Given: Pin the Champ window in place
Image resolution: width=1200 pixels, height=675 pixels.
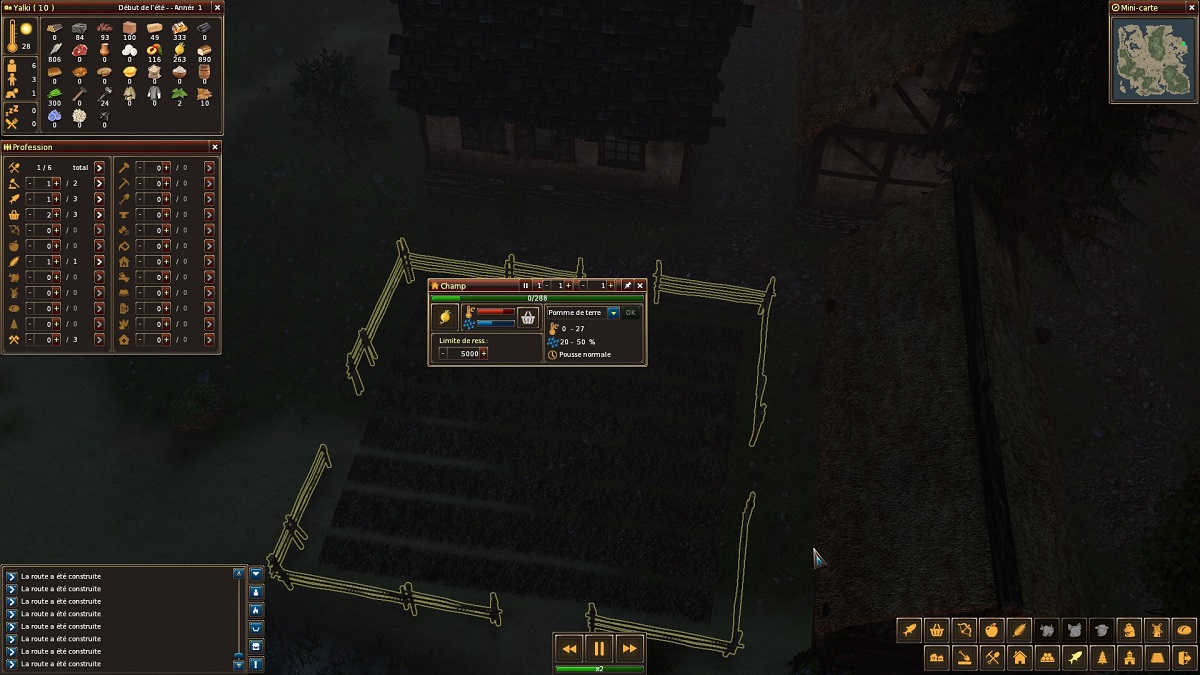Looking at the screenshot, I should pos(628,286).
